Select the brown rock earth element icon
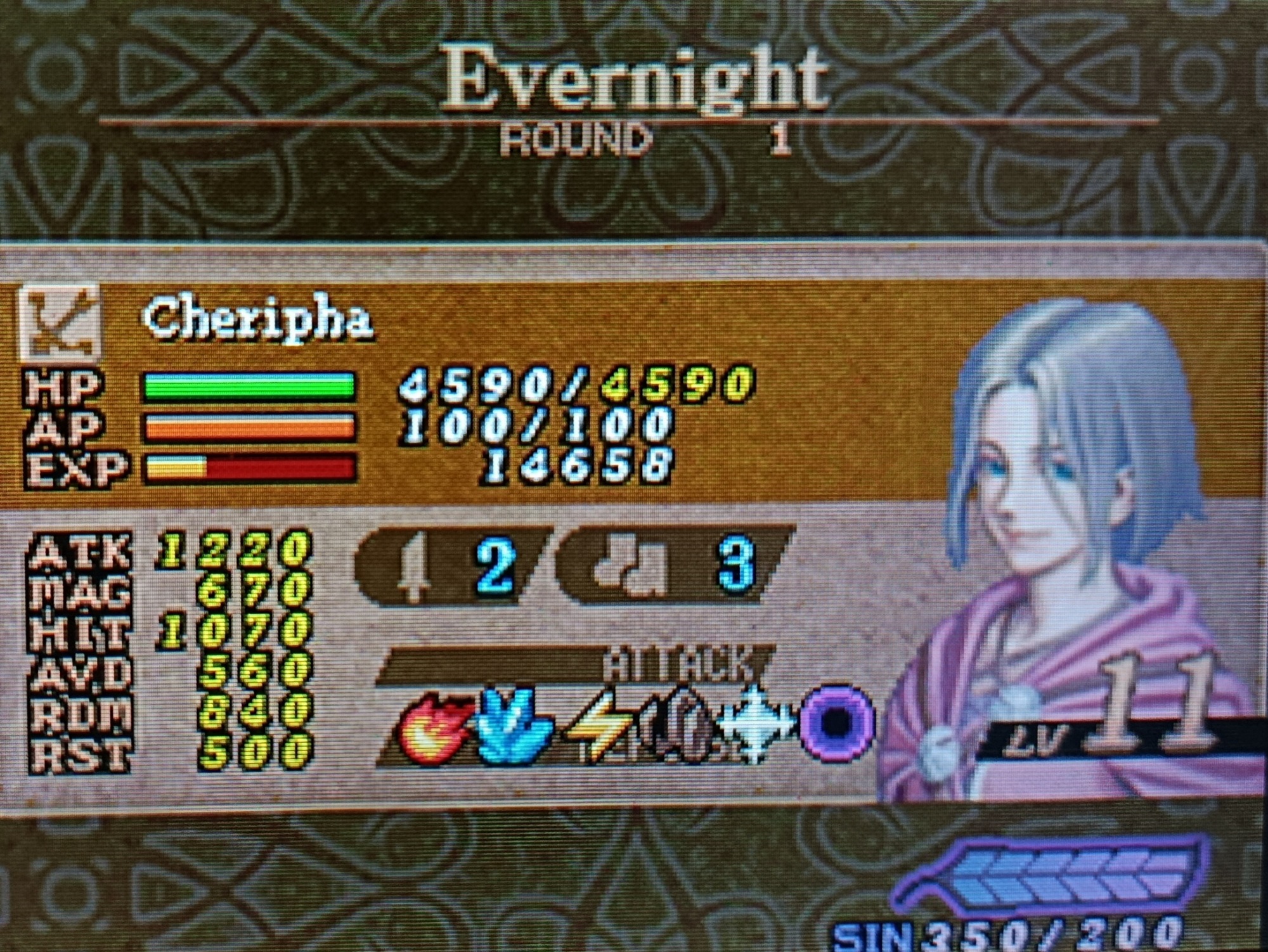 [678, 726]
